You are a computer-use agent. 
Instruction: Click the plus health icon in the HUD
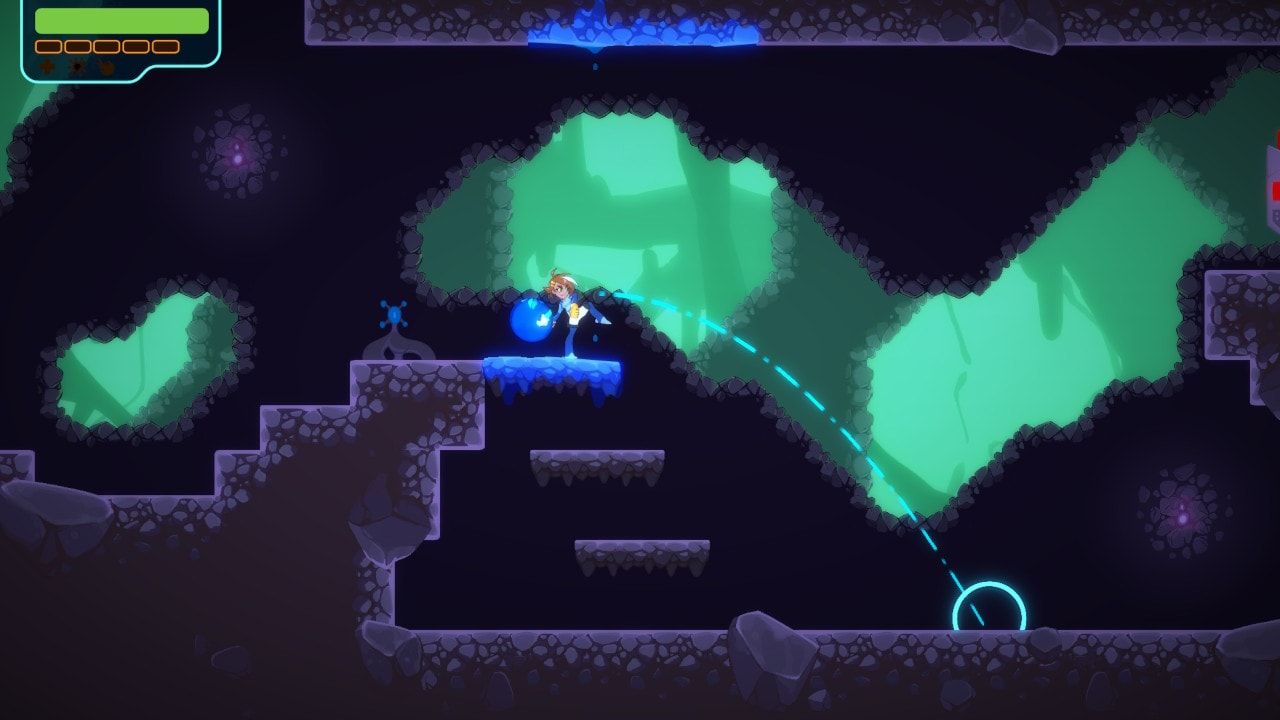[46, 66]
